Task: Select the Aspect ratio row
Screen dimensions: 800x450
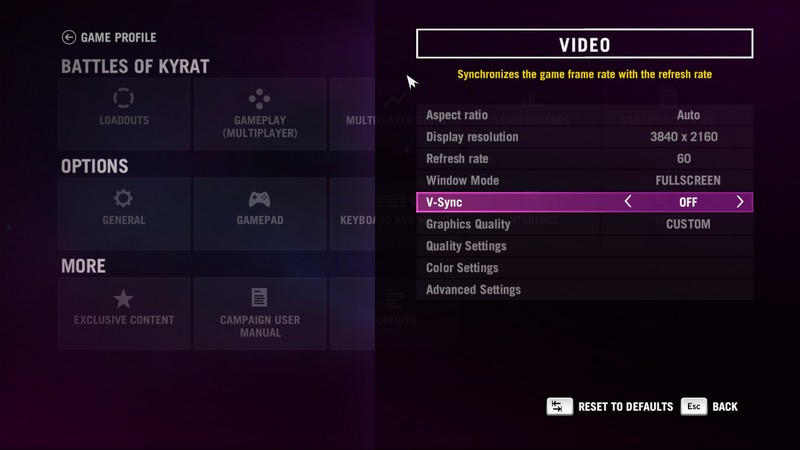Action: [x=584, y=115]
